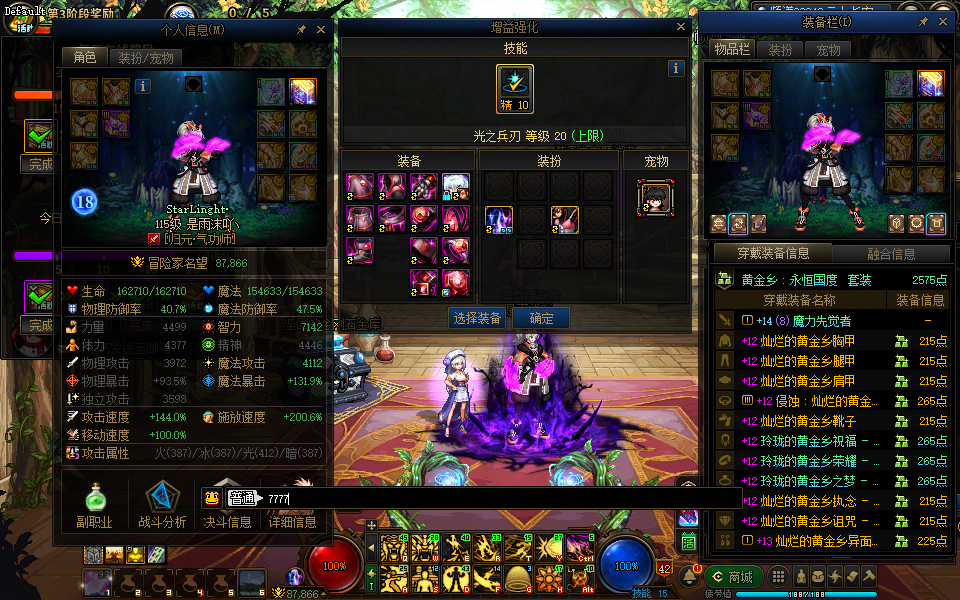Viewport: 960px width, 600px height.
Task: Select the 光之兵刃 skill icon
Action: [515, 89]
